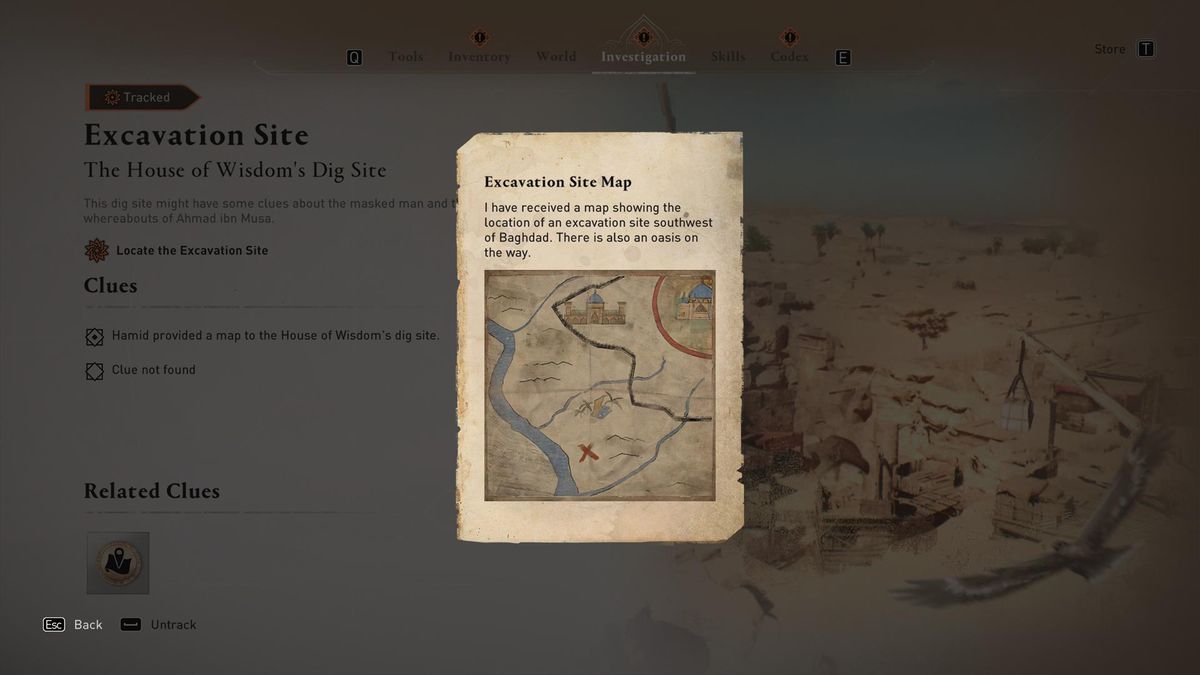Viewport: 1200px width, 675px height.
Task: Go to the World tab
Action: click(556, 57)
